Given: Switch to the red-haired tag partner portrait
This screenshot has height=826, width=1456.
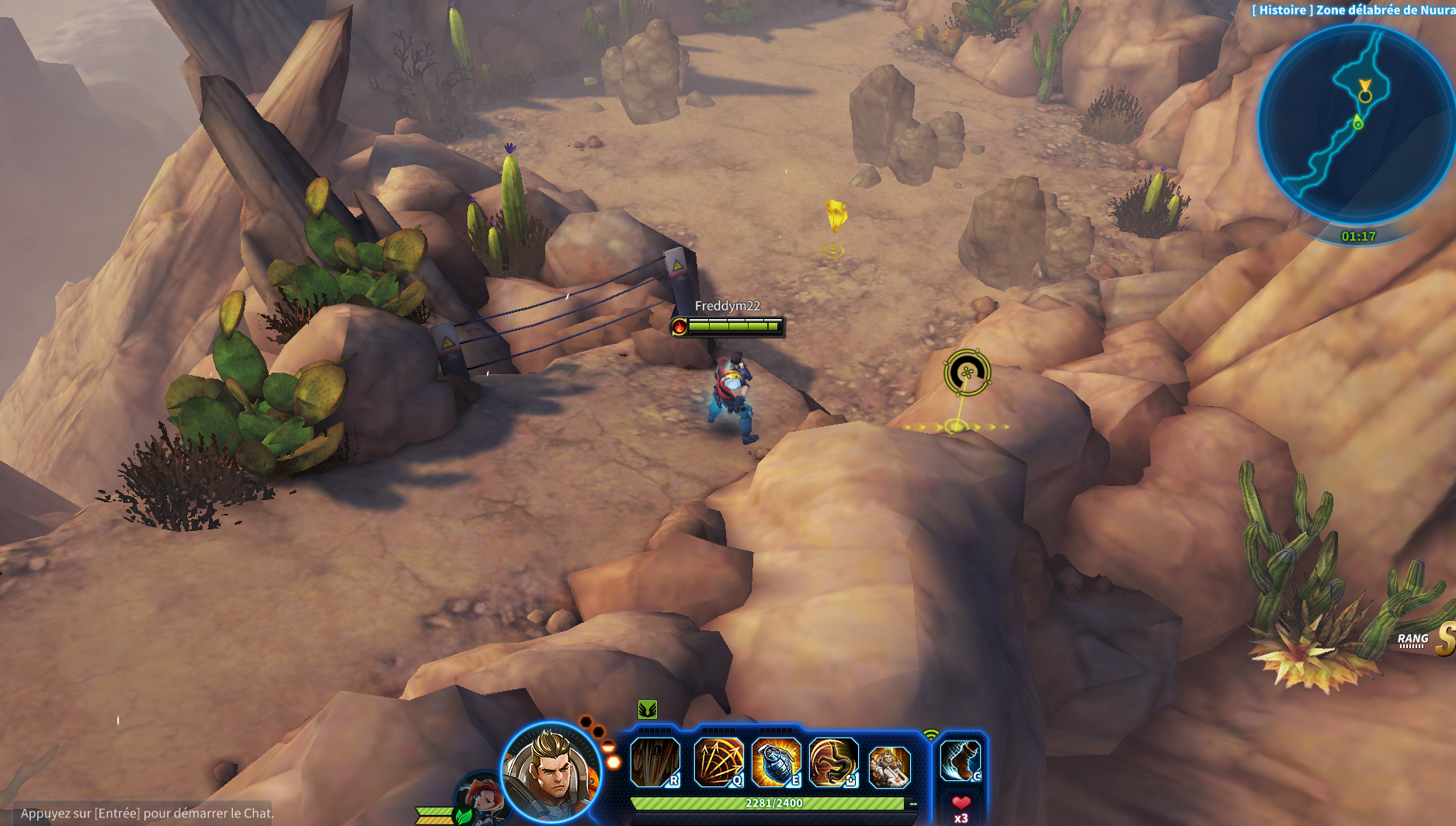Looking at the screenshot, I should [x=481, y=797].
